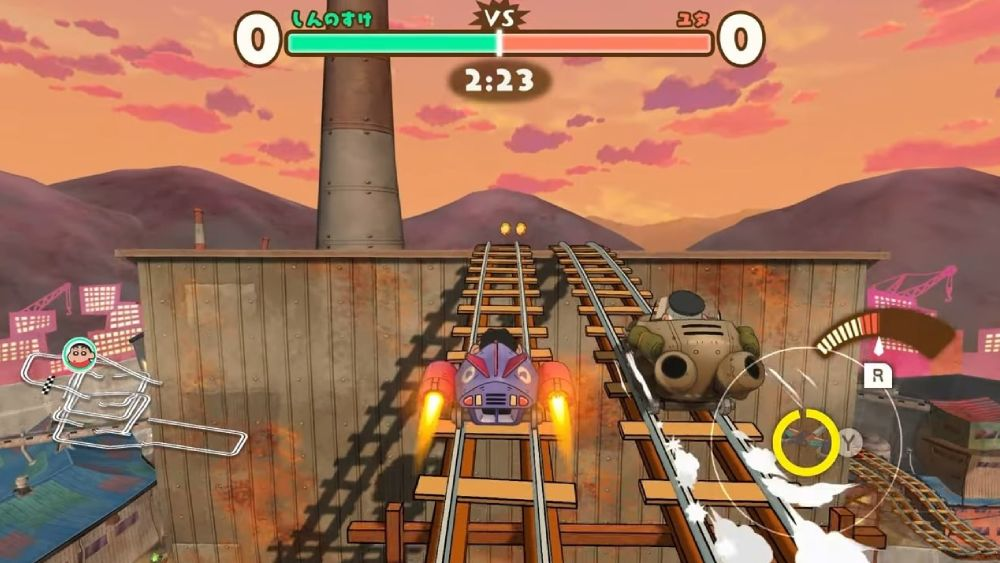Activate the item in the yellow ring
The width and height of the screenshot is (1000, 563).
click(805, 440)
